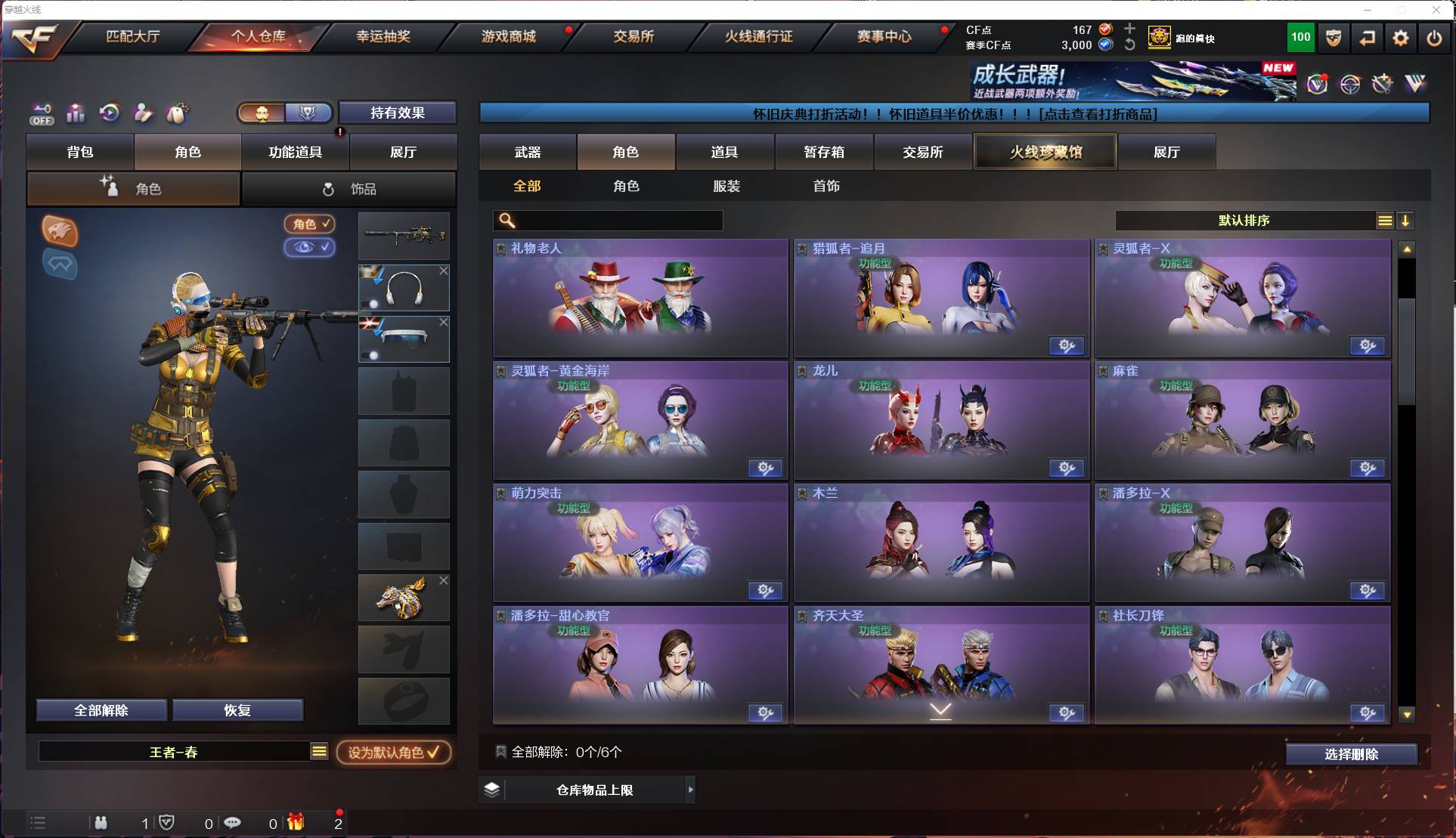Expand the 仓库物品上限 panel arrow

click(x=690, y=790)
